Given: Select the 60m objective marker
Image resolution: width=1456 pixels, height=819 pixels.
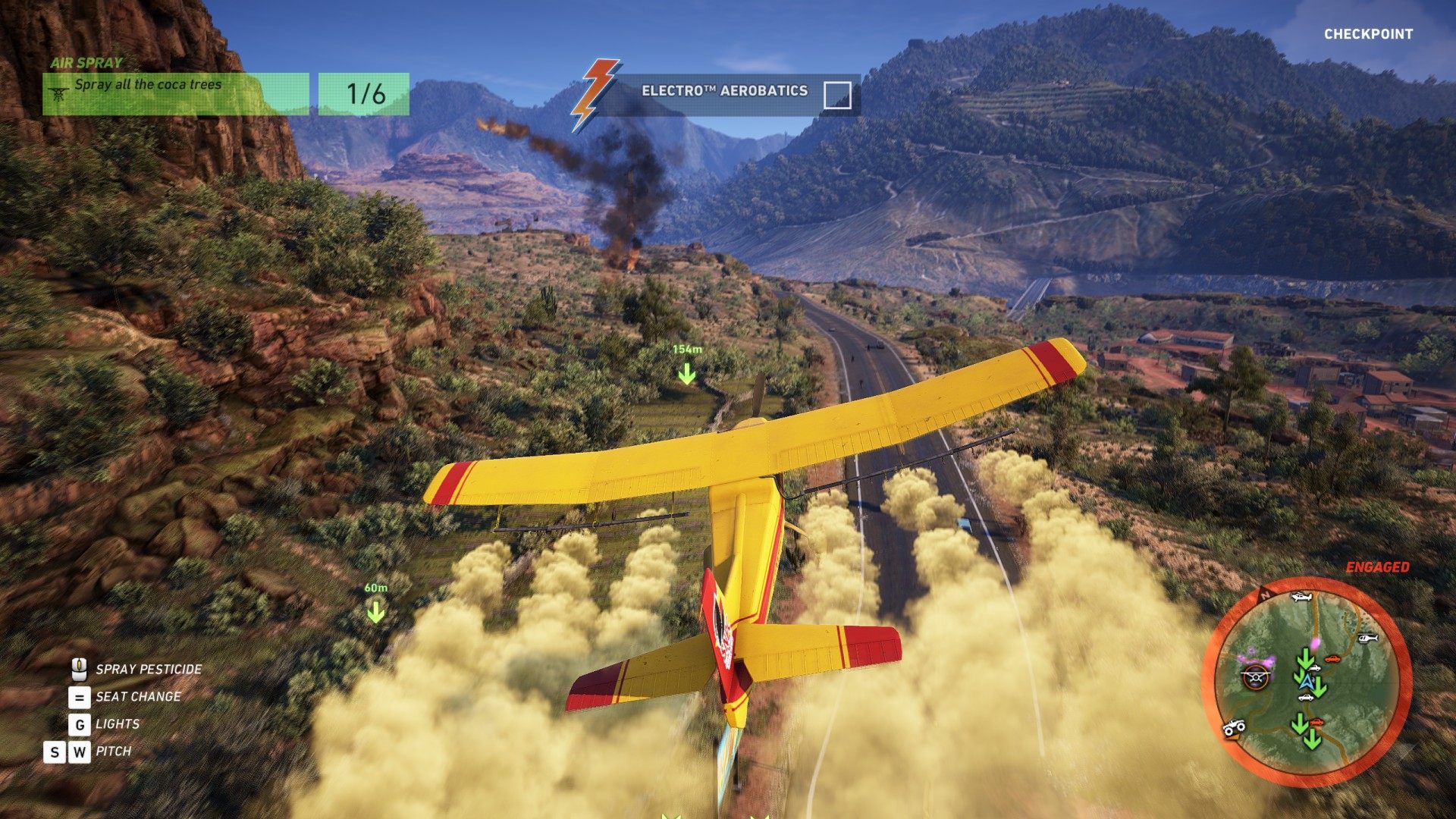Looking at the screenshot, I should pyautogui.click(x=375, y=610).
